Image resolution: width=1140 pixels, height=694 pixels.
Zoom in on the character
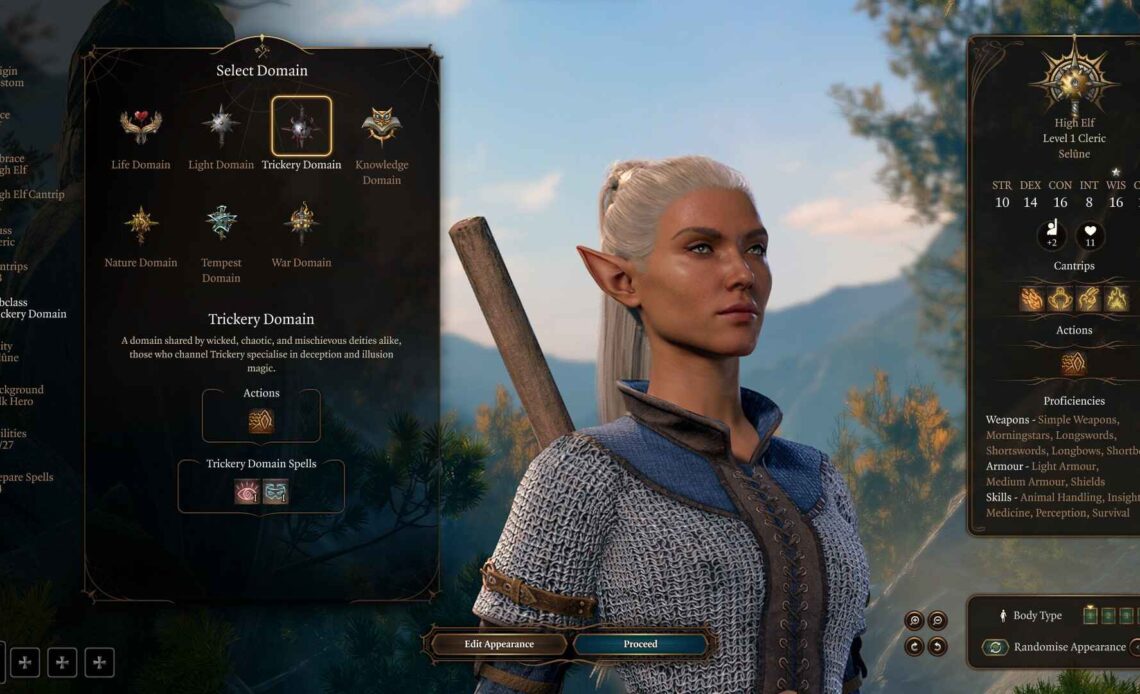[x=914, y=620]
